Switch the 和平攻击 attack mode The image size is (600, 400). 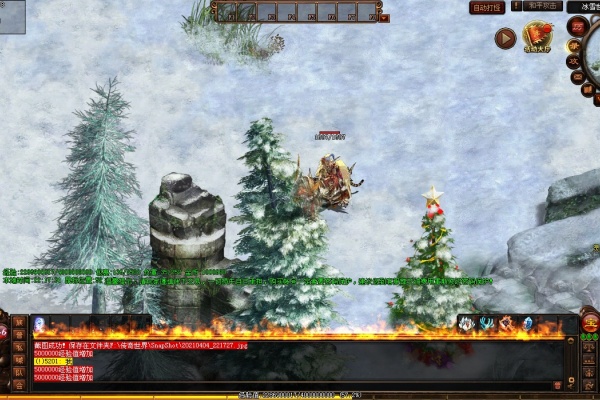pos(543,6)
